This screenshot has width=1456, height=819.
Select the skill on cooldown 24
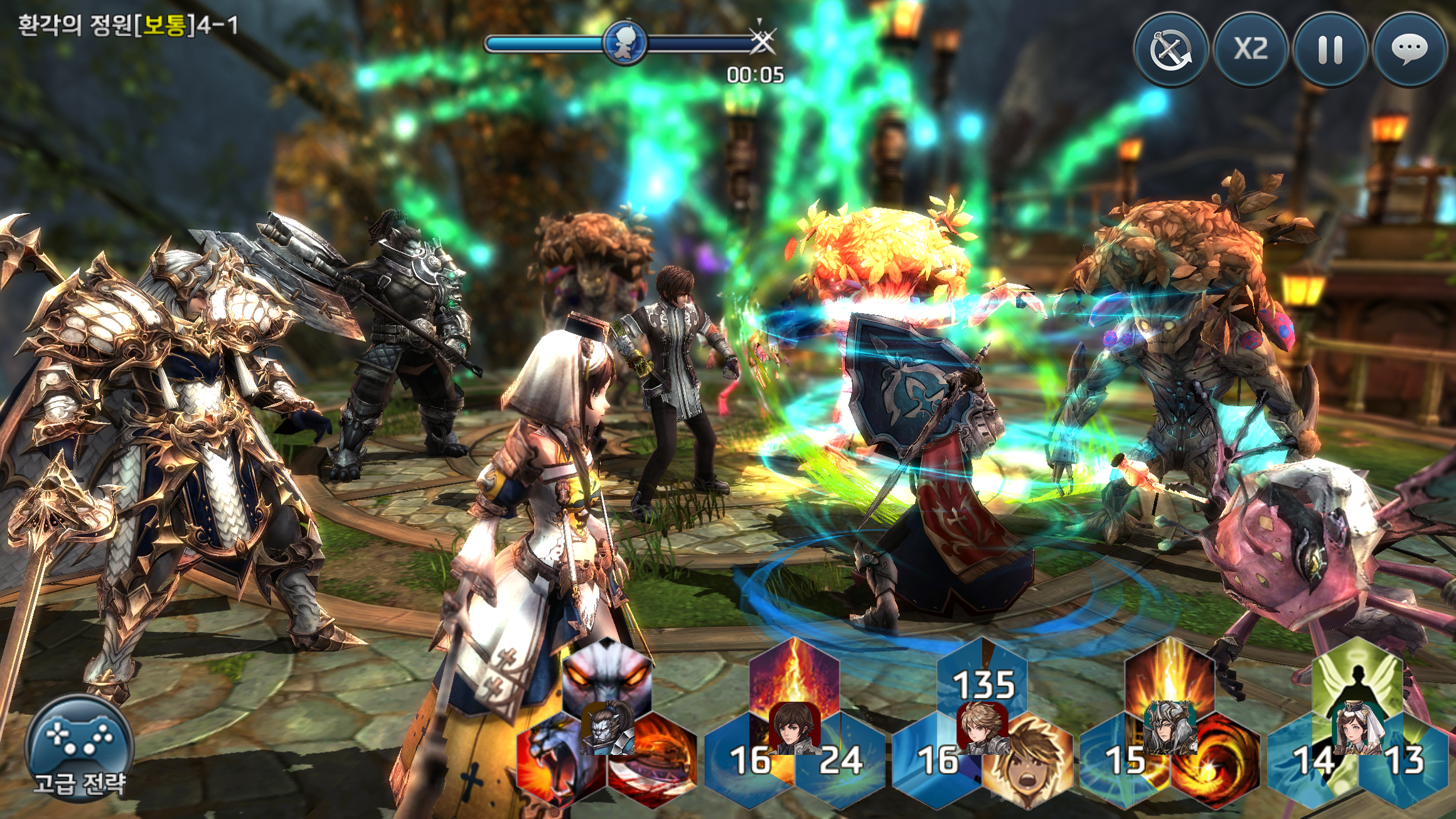click(841, 761)
